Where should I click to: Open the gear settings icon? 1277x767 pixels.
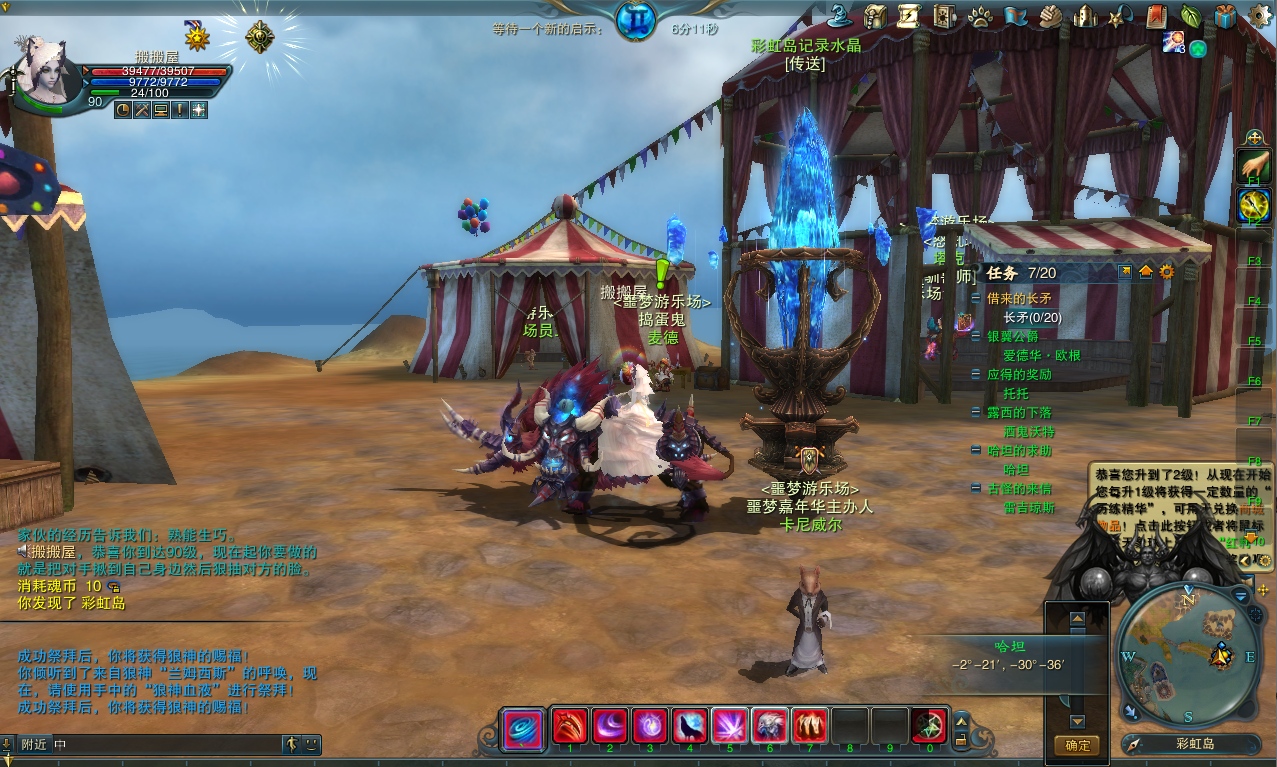(1260, 16)
